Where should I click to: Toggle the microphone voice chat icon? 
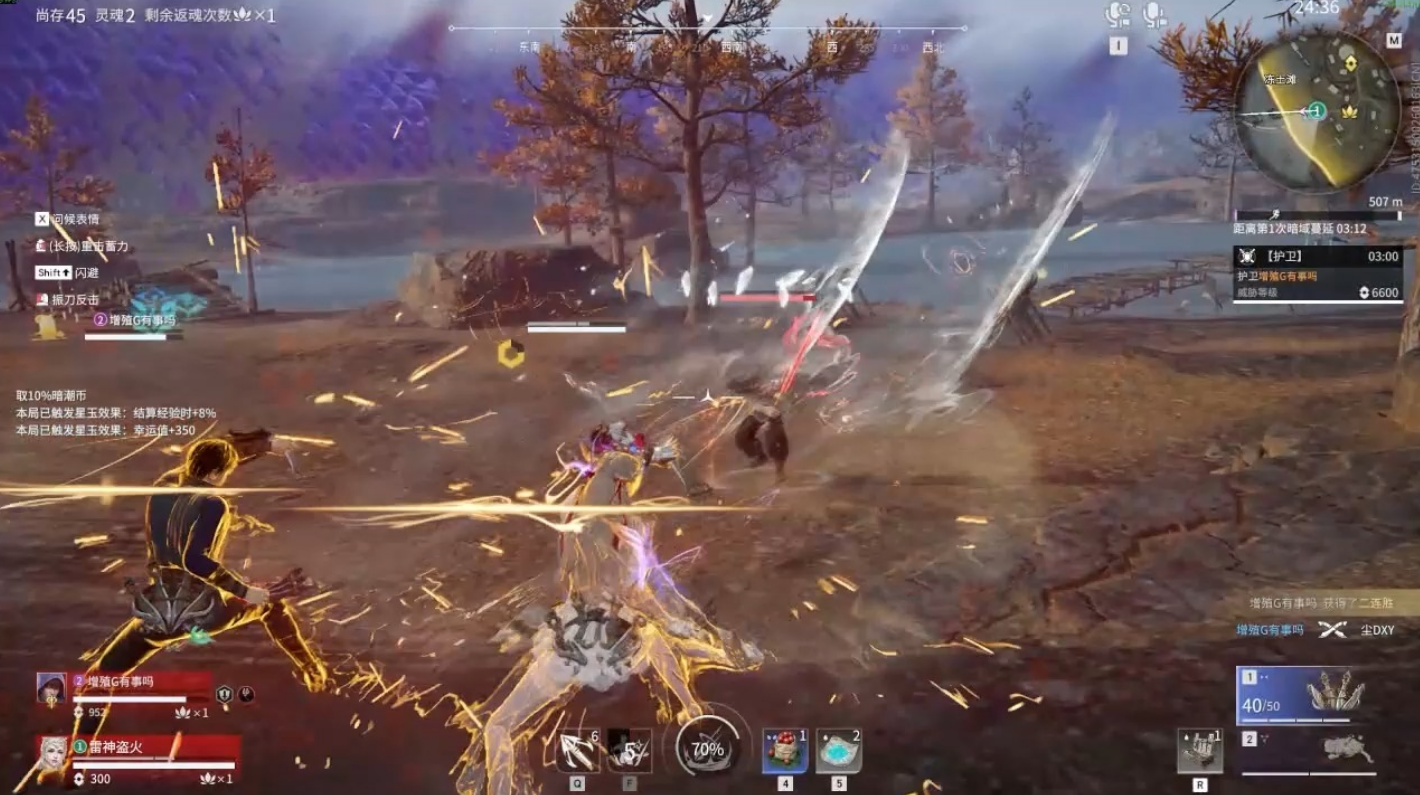pyautogui.click(x=1155, y=14)
